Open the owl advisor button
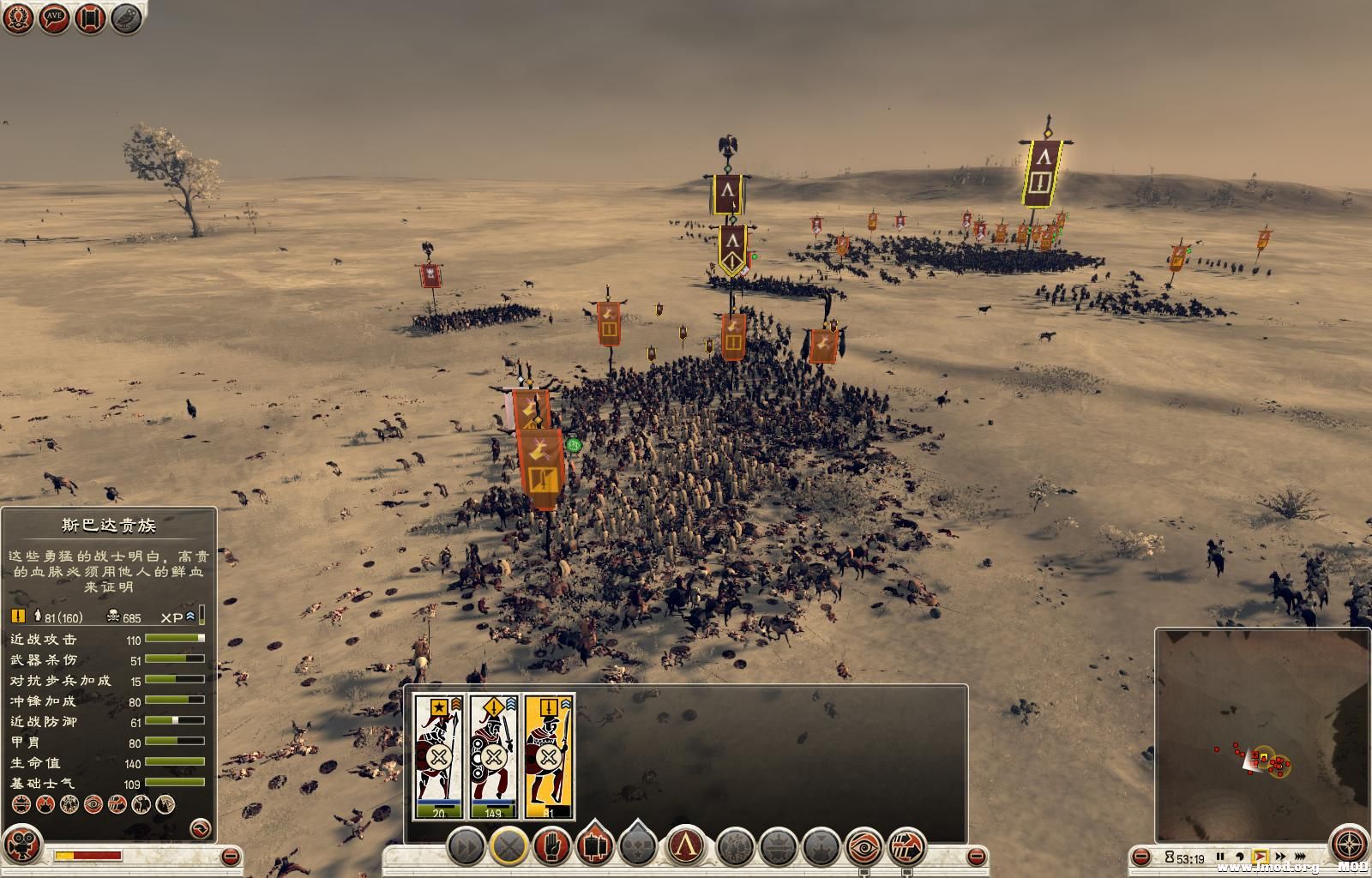The width and height of the screenshot is (1372, 878). tap(127, 19)
